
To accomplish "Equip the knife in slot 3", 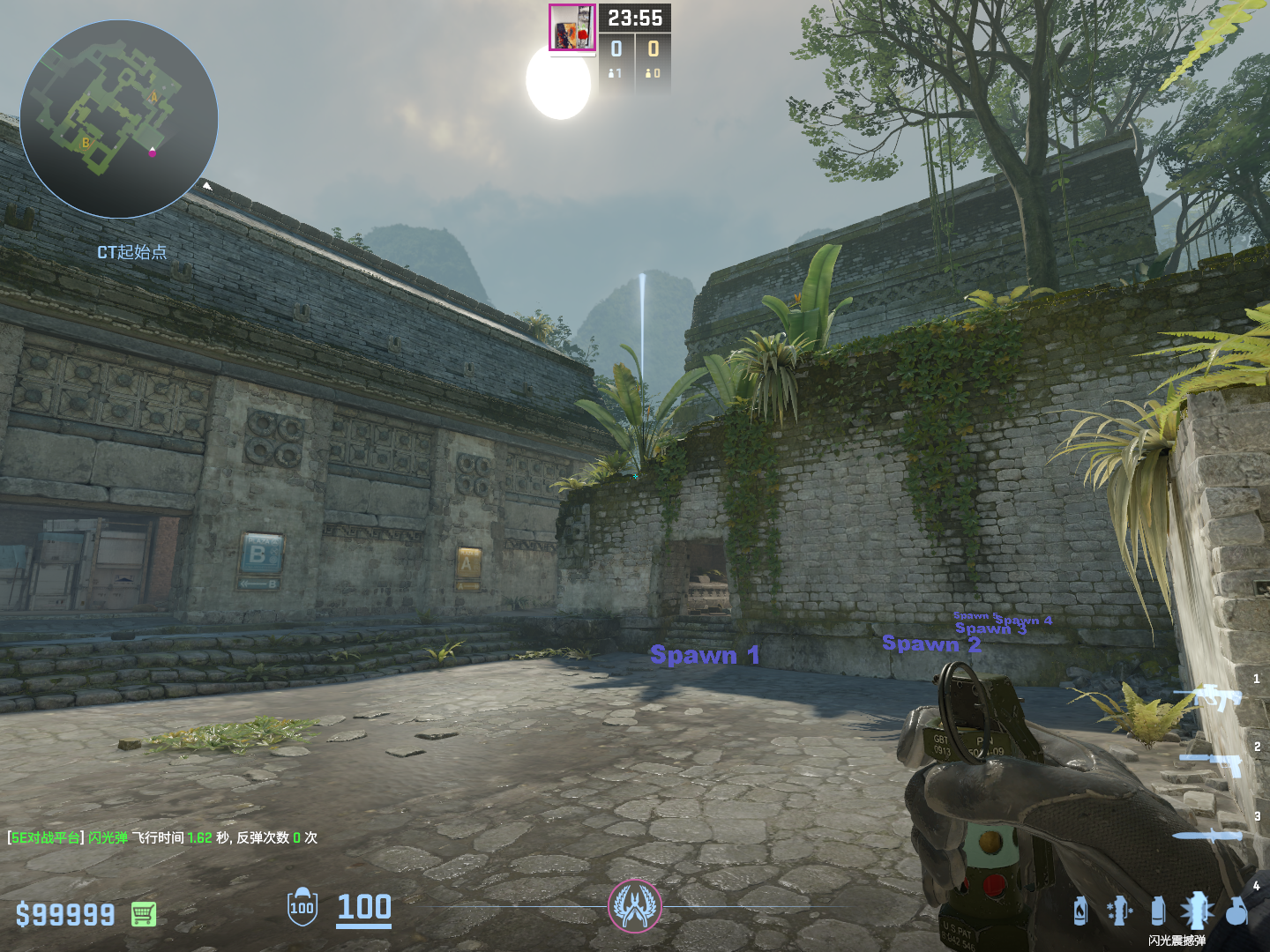I will [x=1206, y=835].
